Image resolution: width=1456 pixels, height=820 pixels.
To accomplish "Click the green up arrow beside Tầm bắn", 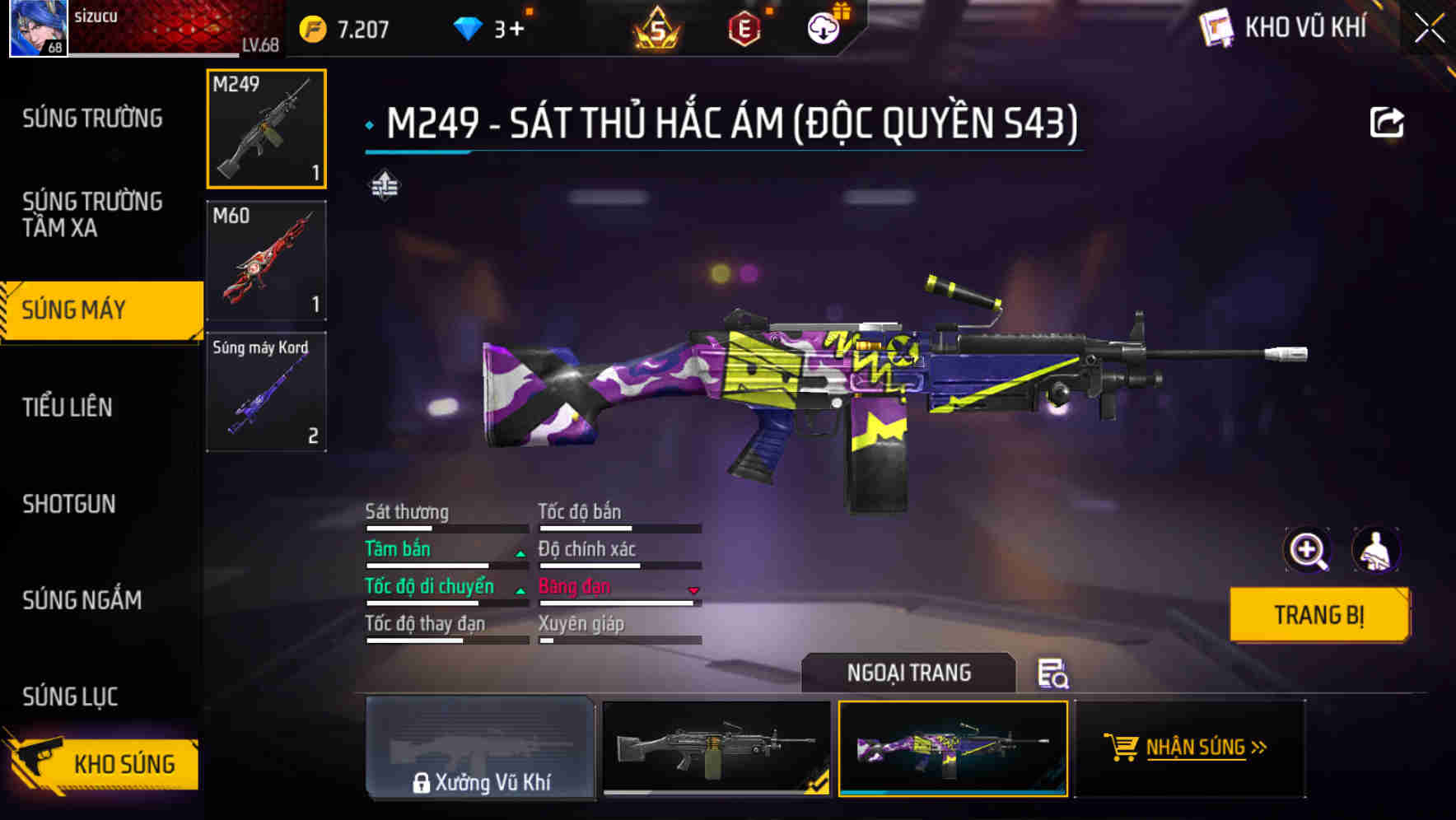I will pyautogui.click(x=520, y=552).
